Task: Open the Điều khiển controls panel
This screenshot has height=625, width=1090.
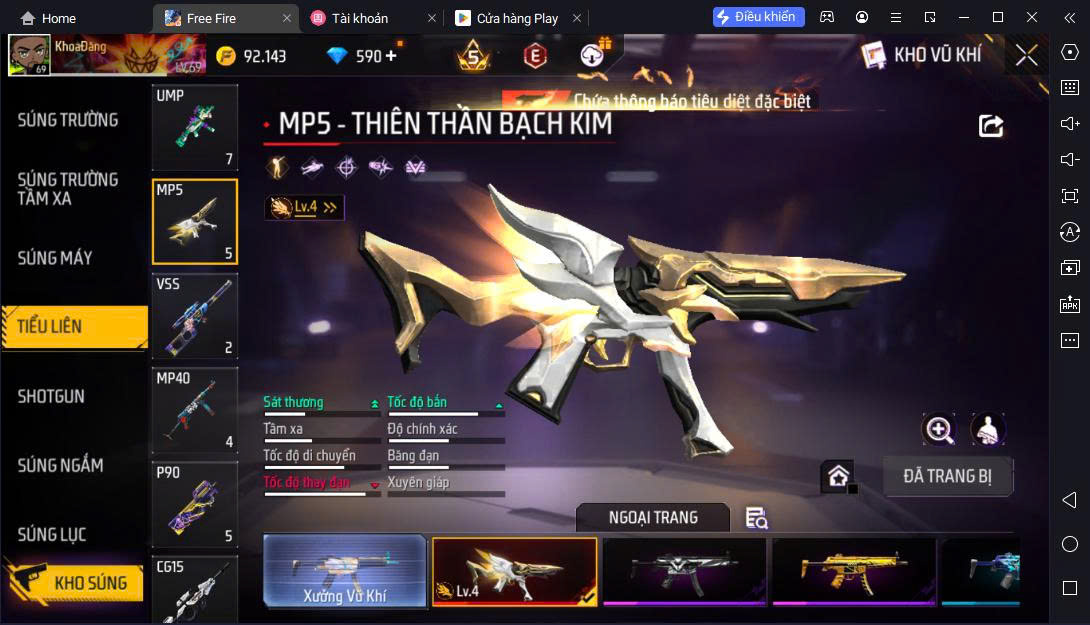Action: [x=758, y=17]
